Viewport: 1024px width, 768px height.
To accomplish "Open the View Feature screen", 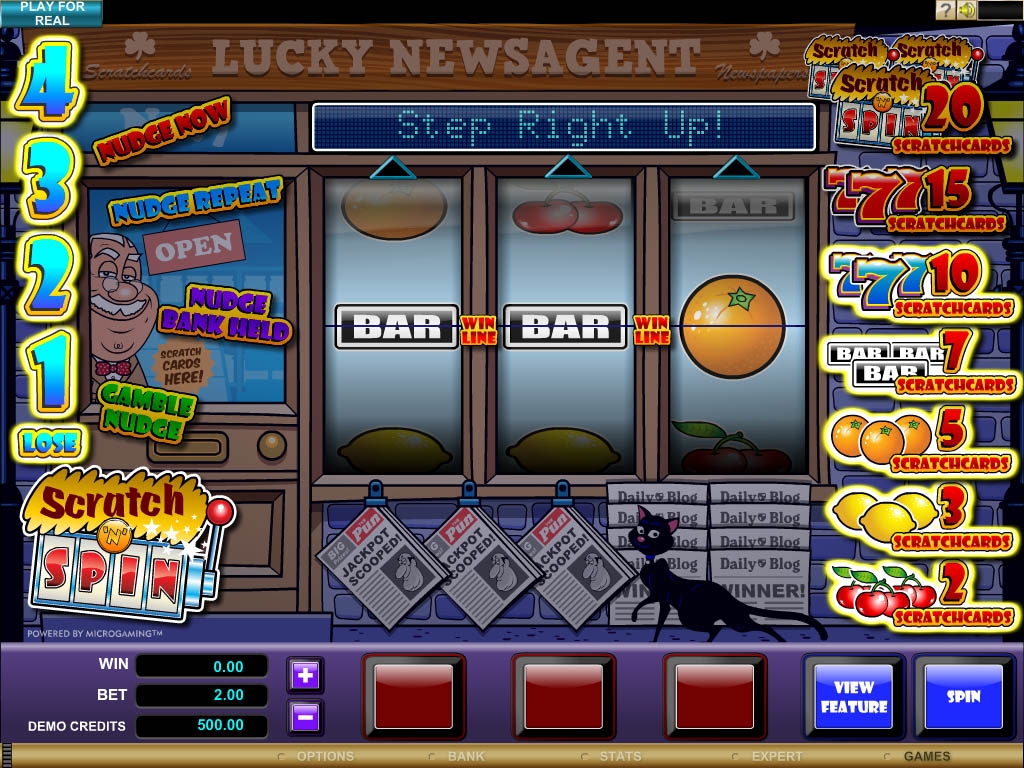I will coord(854,696).
